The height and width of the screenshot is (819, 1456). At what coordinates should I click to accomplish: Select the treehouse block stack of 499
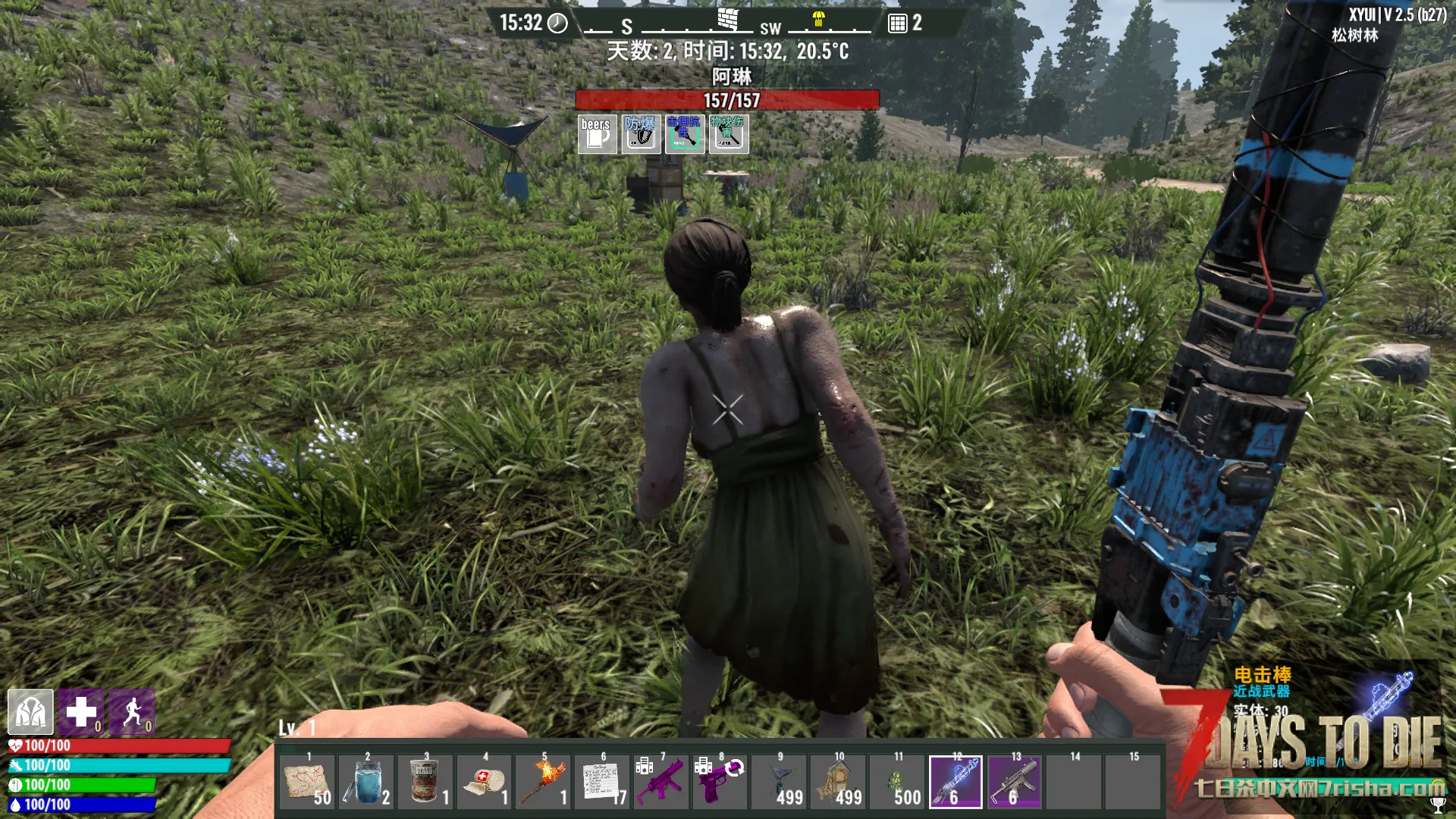coord(780,782)
